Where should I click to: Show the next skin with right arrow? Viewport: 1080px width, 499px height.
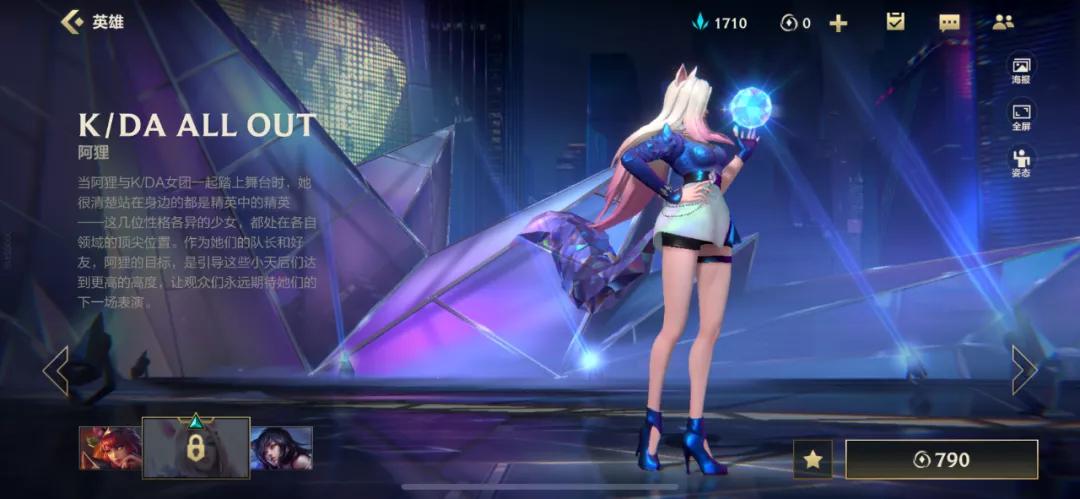click(1023, 371)
